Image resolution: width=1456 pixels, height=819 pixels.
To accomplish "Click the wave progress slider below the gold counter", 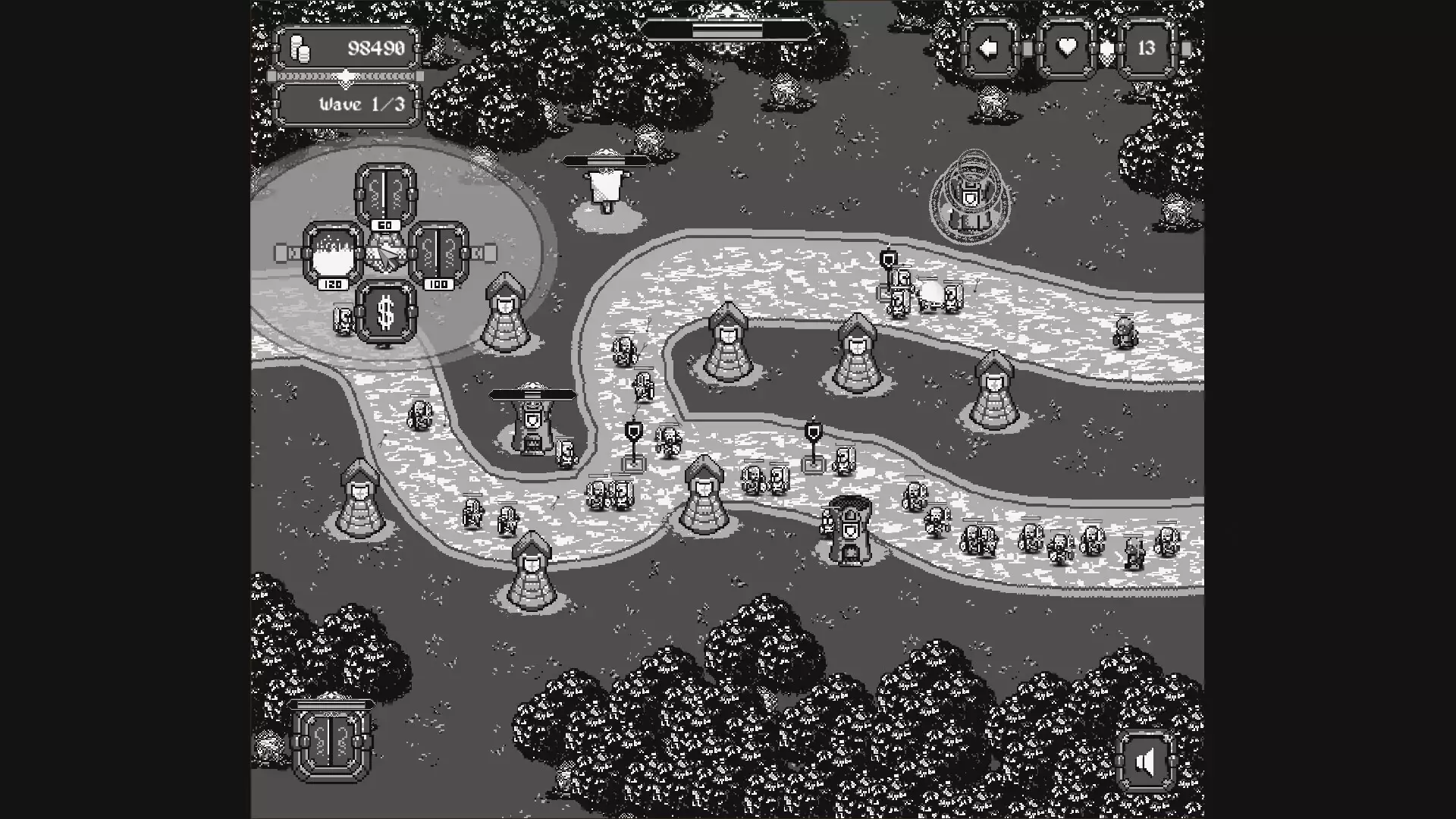I will [x=347, y=76].
